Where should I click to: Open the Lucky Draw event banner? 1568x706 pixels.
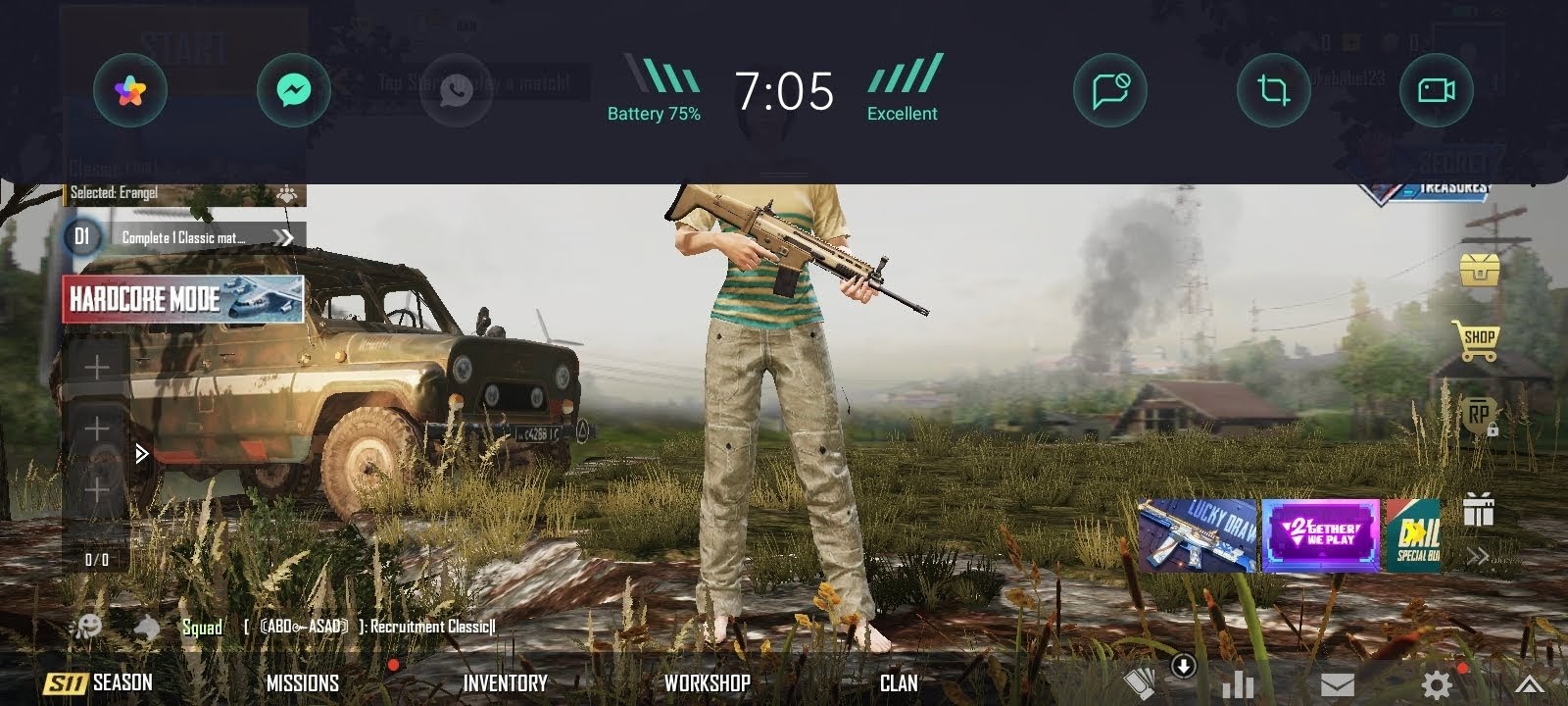(x=1197, y=535)
